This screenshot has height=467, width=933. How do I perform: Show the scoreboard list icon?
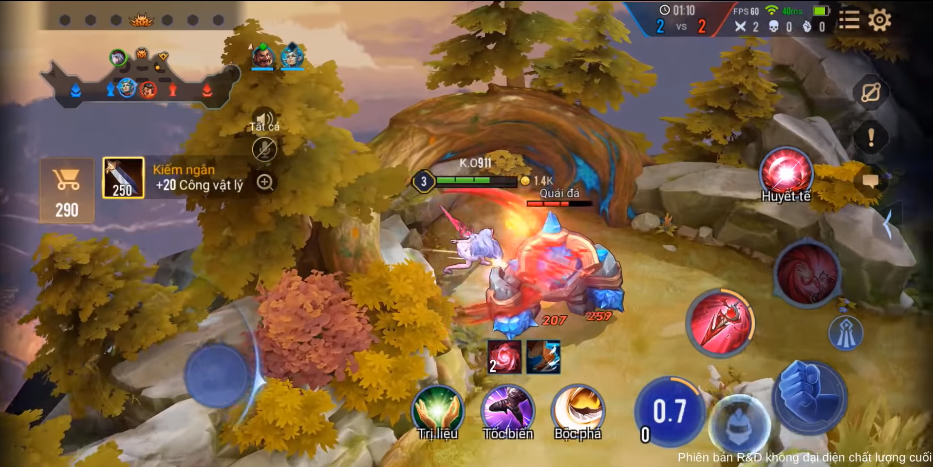coord(849,19)
